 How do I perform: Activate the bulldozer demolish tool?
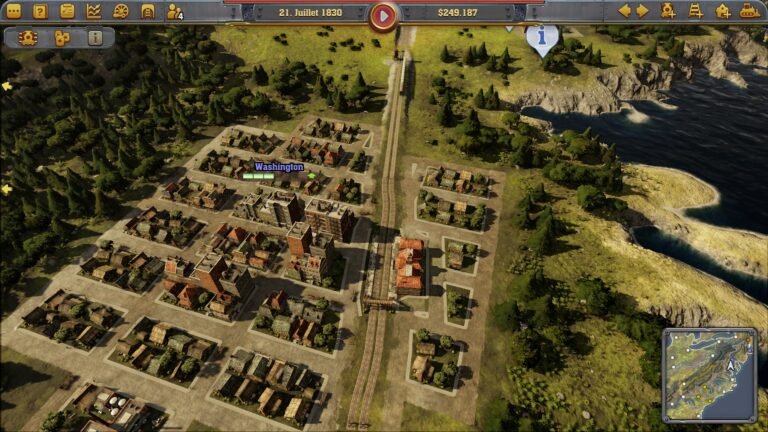[x=748, y=11]
